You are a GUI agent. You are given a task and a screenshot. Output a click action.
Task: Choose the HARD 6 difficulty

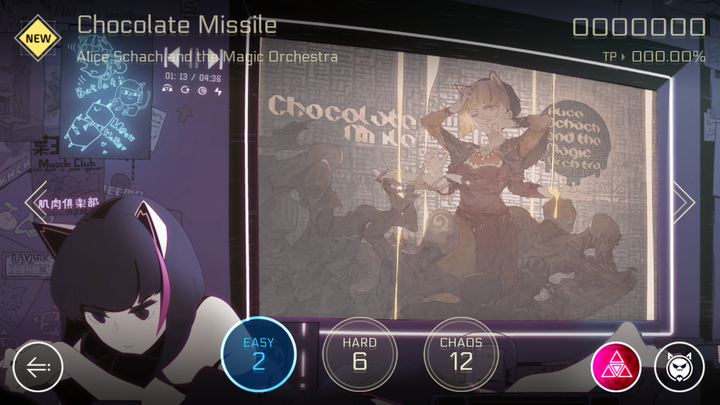pos(360,353)
